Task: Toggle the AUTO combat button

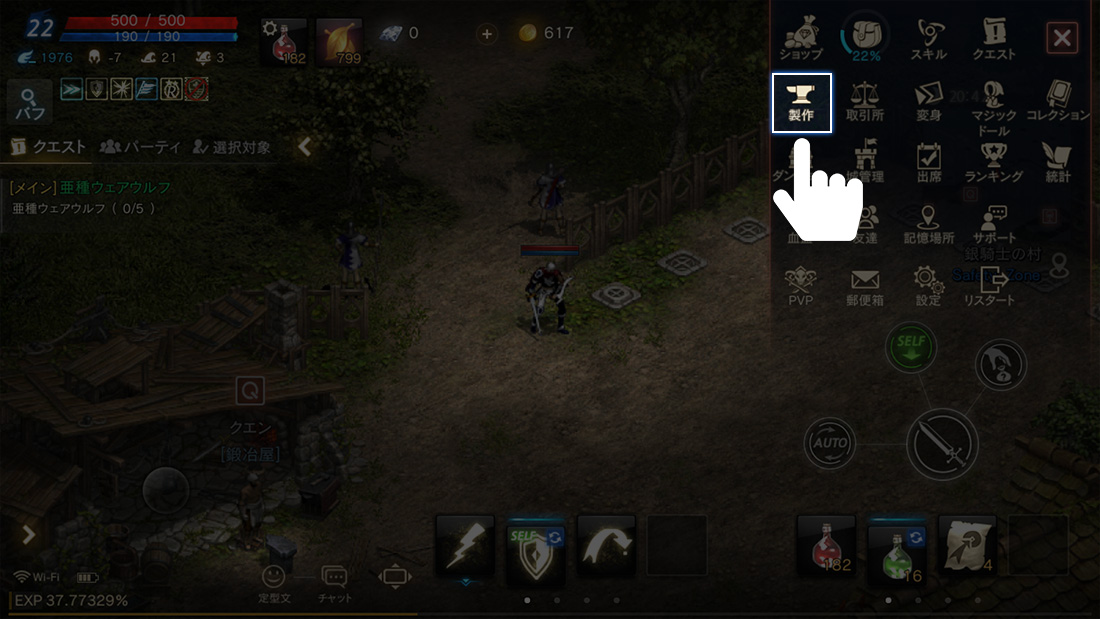Action: coord(831,443)
